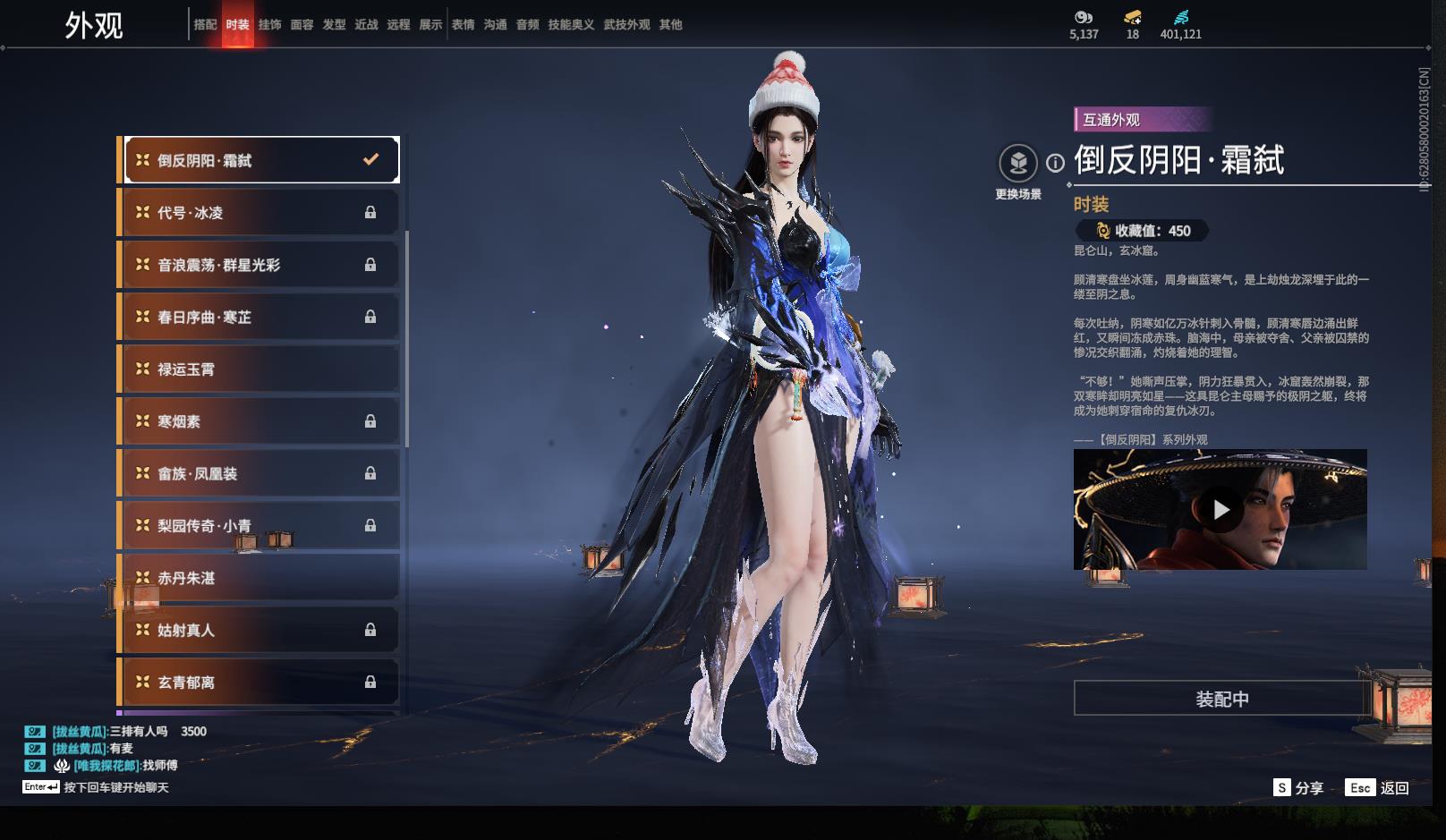
Task: Choose the 姑射真人 outfit
Action: (258, 631)
